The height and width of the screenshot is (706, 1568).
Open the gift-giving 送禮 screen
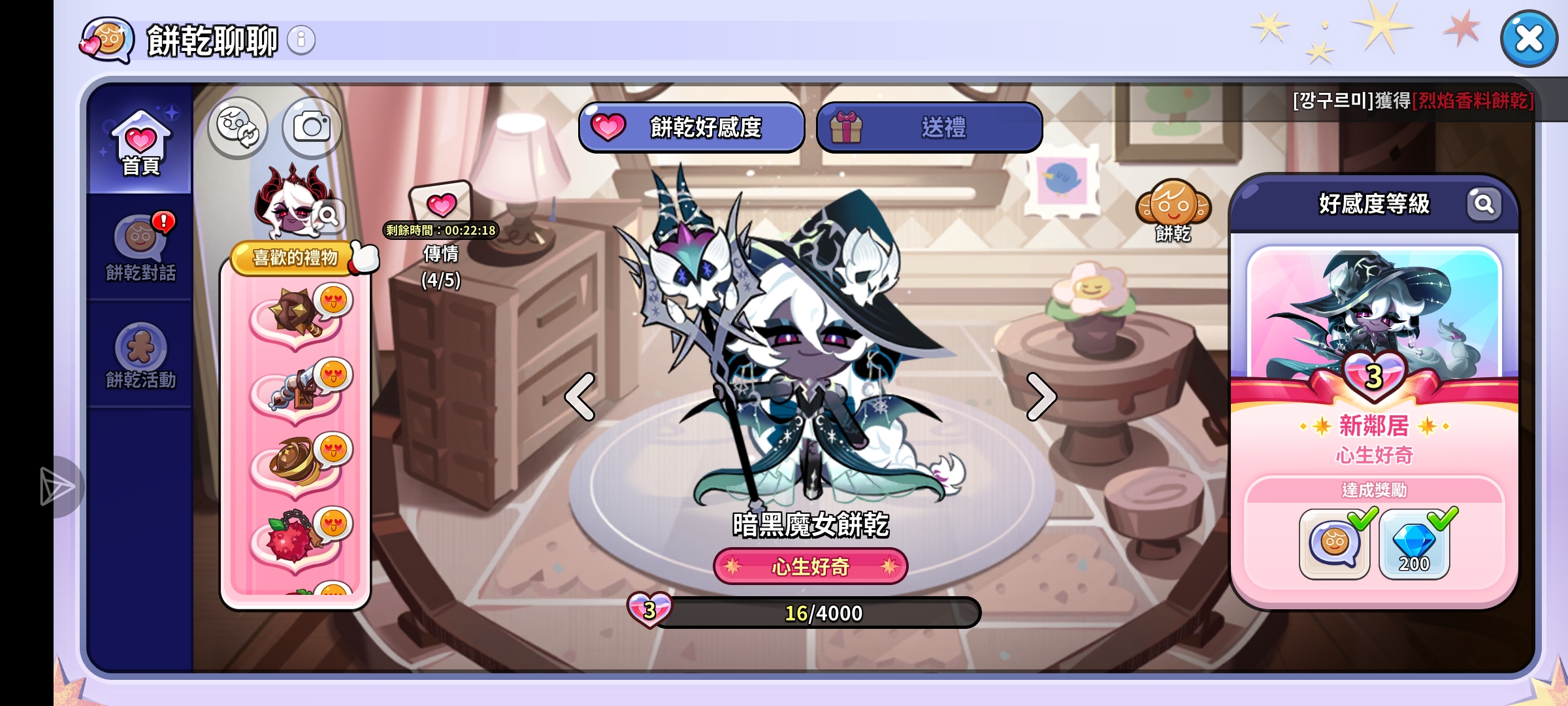928,128
